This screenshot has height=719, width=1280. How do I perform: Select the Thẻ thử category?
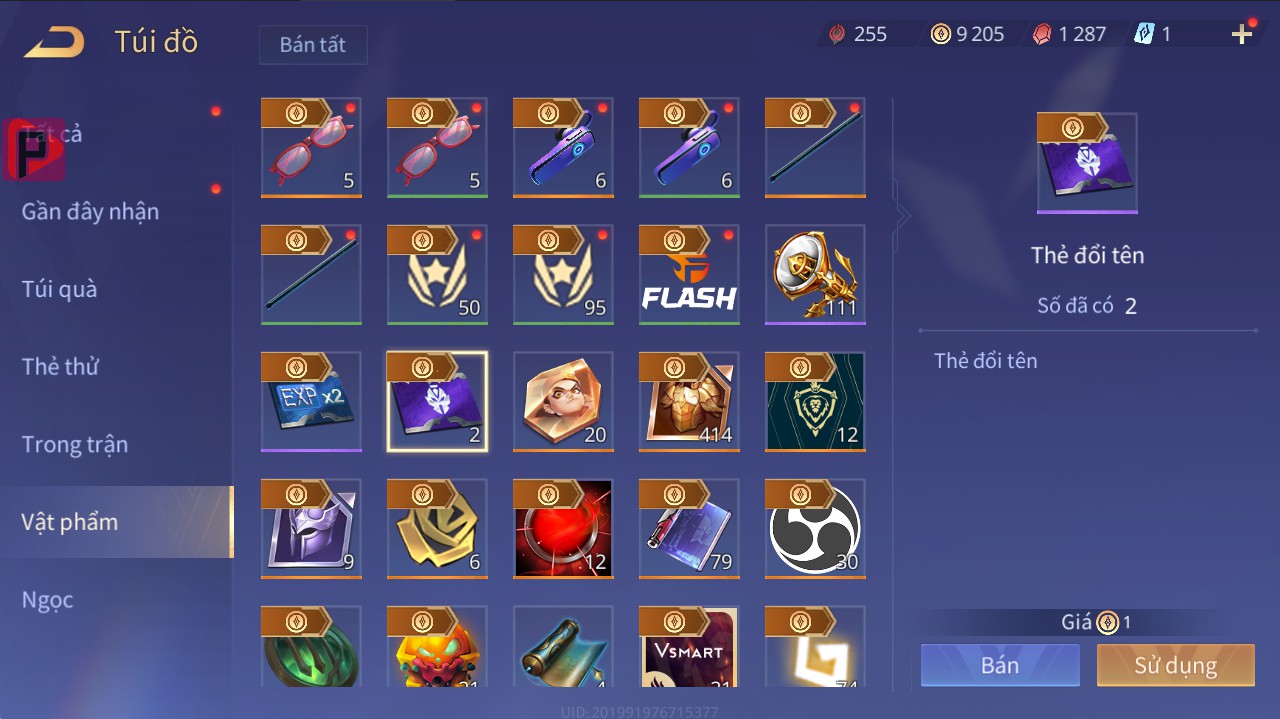click(60, 366)
